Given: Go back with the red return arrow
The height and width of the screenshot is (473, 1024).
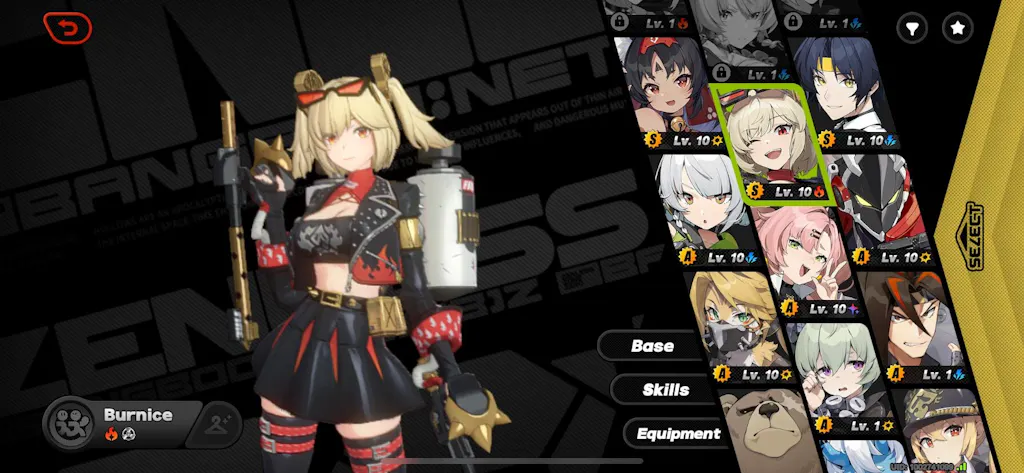Looking at the screenshot, I should [67, 28].
